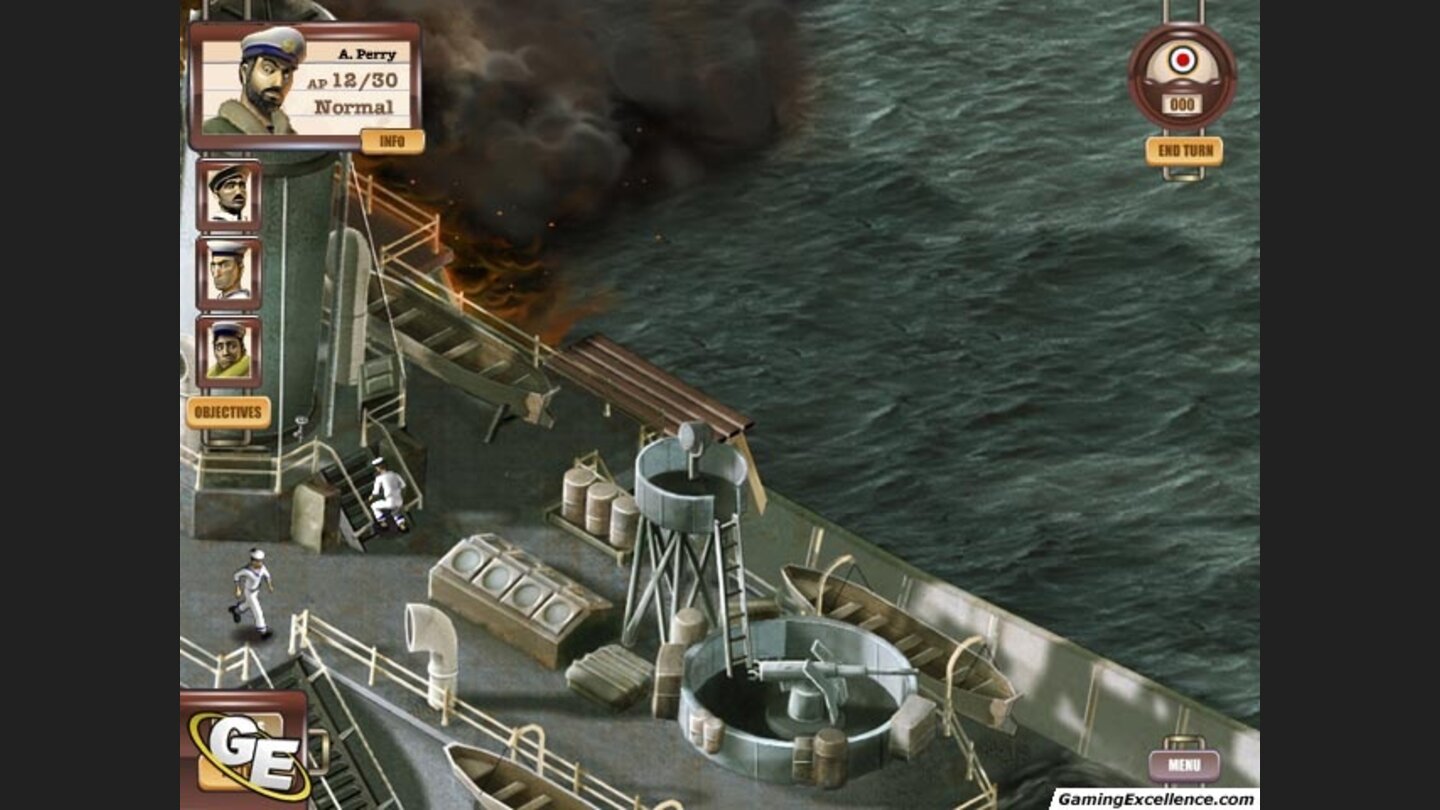Open the INFO panel for A. Perry
This screenshot has width=1440, height=810.
pyautogui.click(x=390, y=141)
